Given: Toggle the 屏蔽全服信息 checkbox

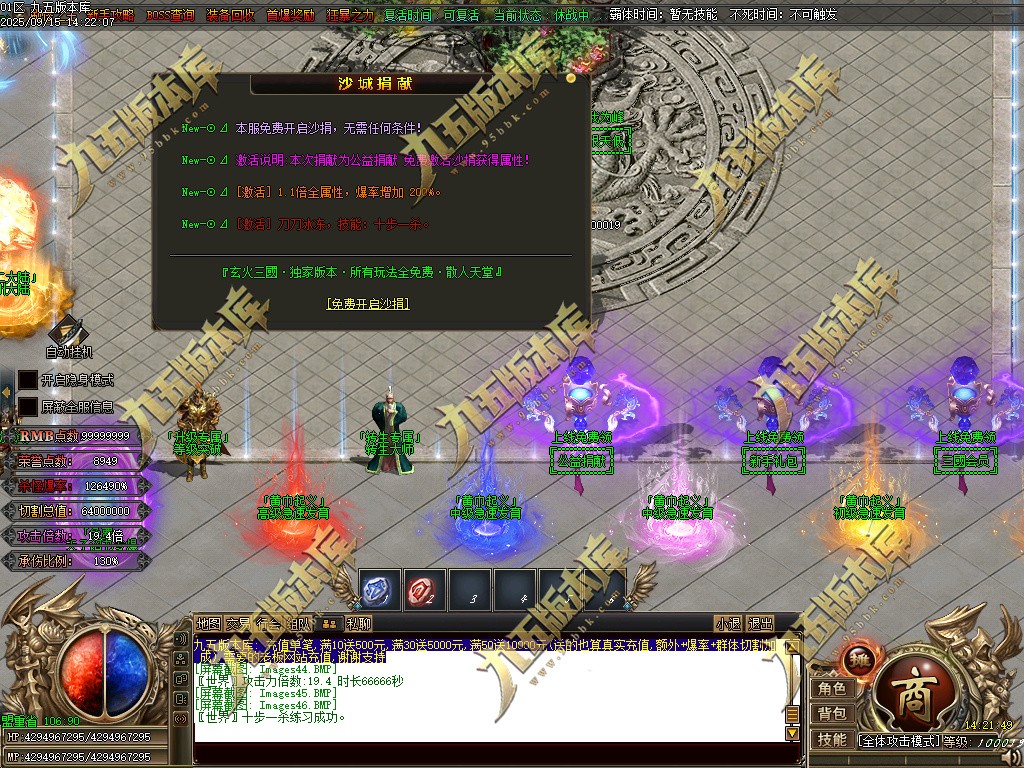Looking at the screenshot, I should point(28,407).
